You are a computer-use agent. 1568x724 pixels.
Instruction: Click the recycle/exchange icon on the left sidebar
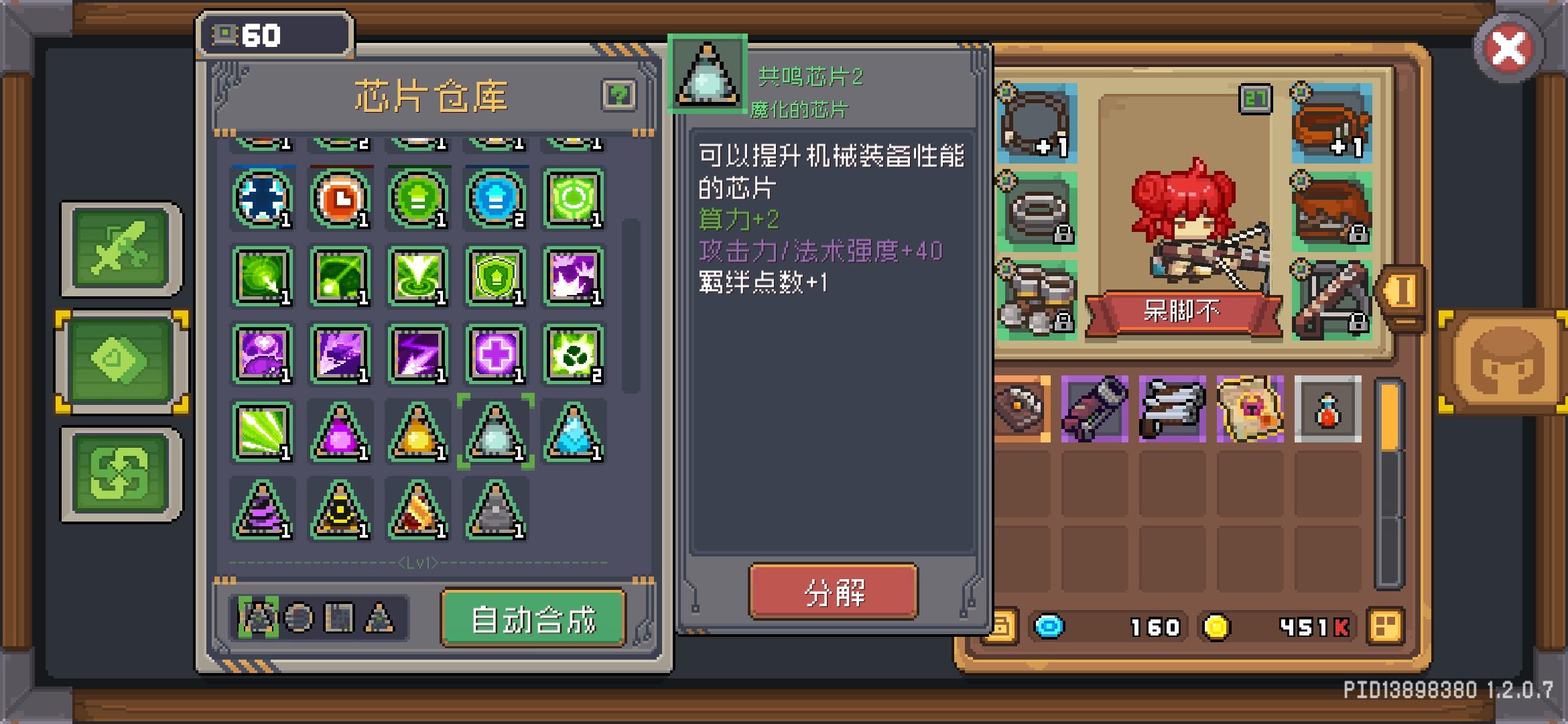click(119, 473)
